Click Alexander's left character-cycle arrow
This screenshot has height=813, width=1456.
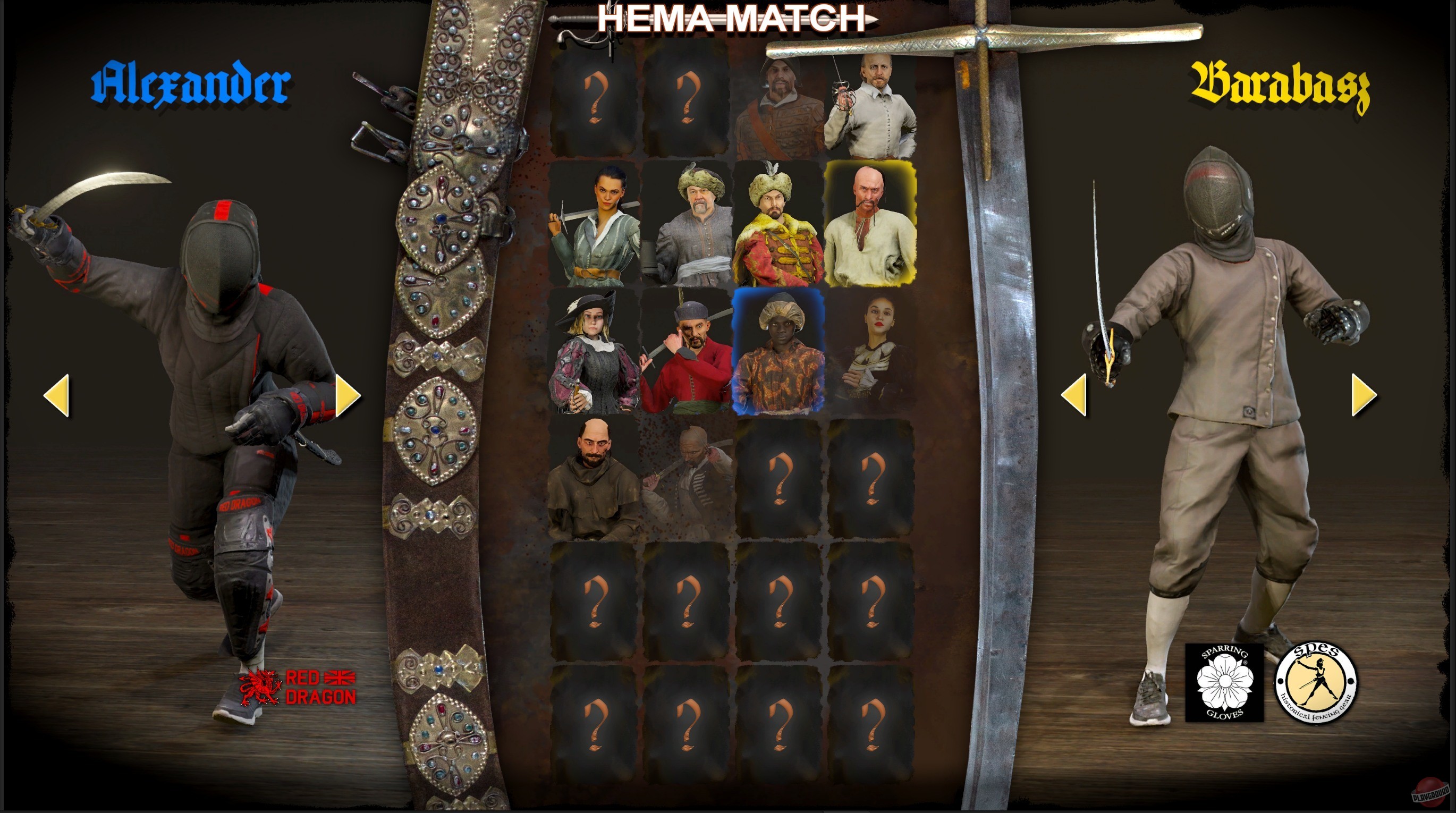click(58, 396)
